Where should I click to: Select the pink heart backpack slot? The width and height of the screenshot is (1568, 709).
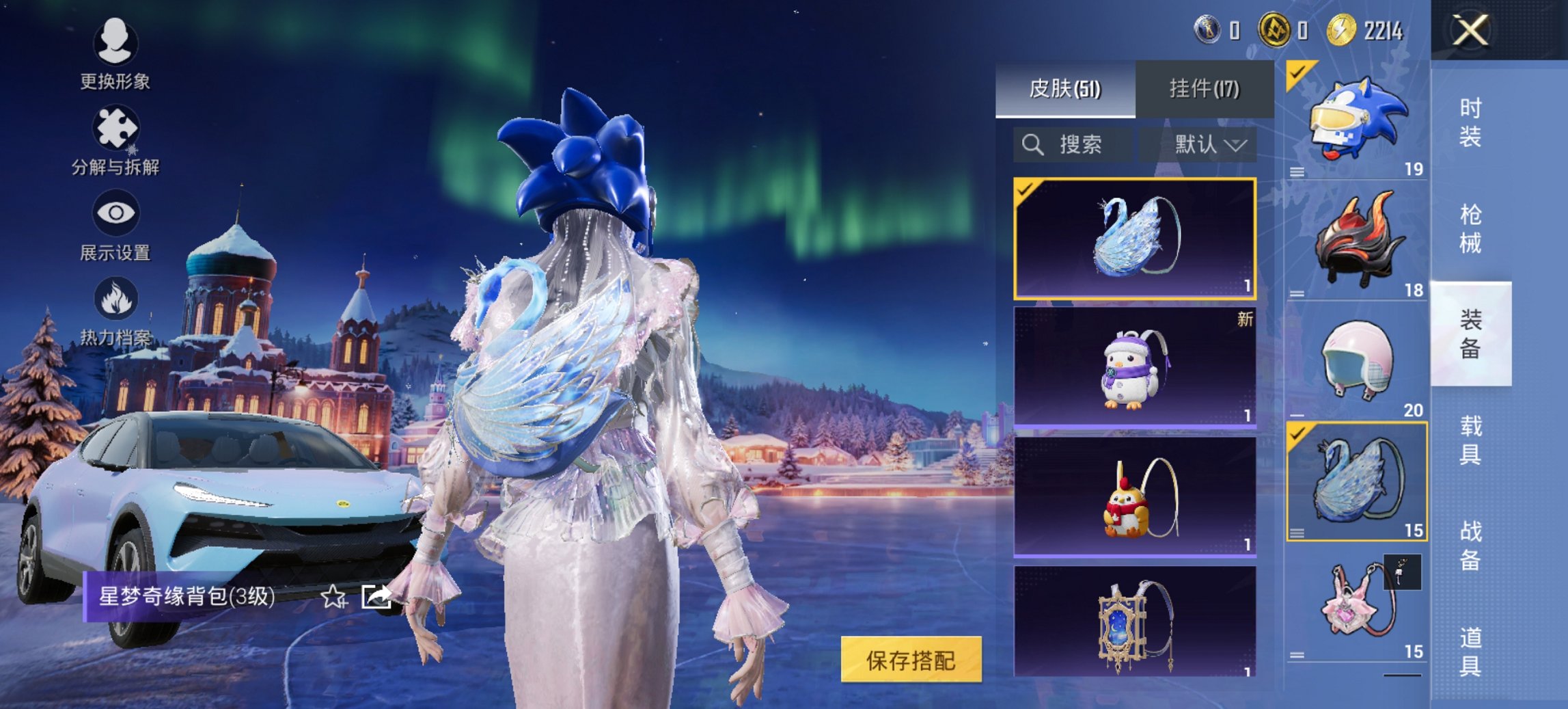(1356, 603)
